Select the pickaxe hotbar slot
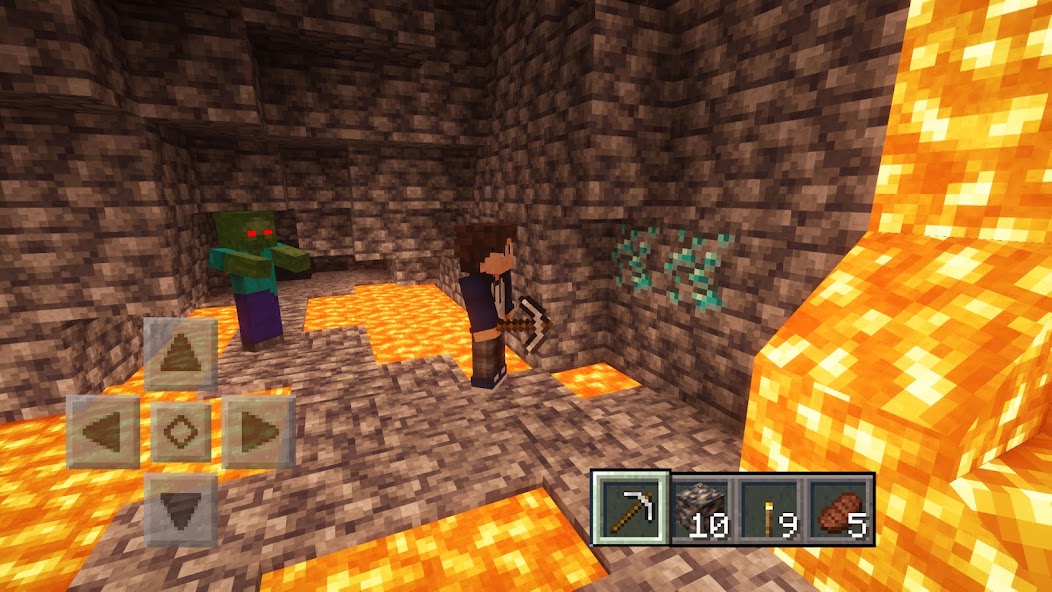1052x592 pixels. click(631, 508)
